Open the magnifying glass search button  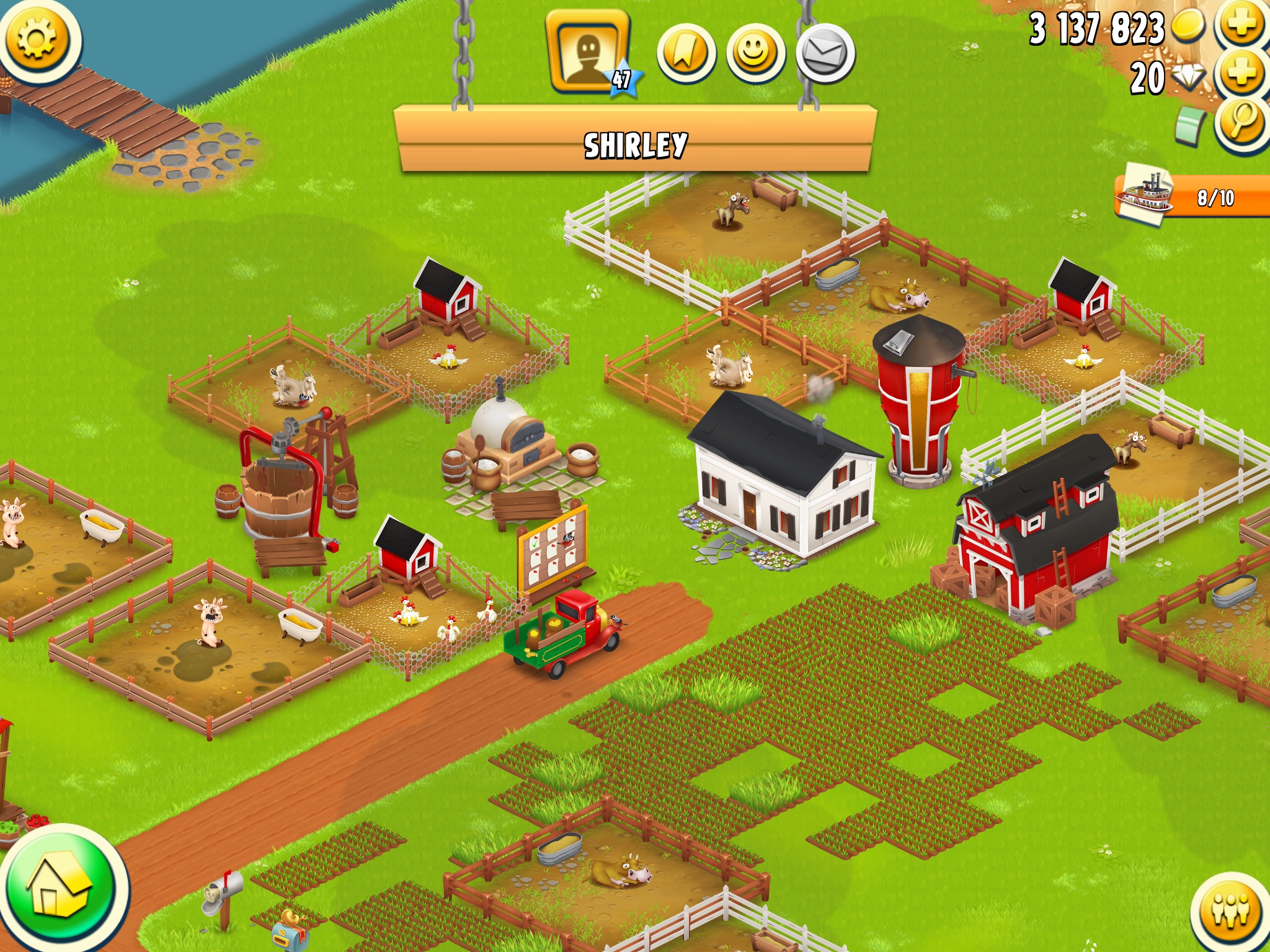(x=1242, y=123)
